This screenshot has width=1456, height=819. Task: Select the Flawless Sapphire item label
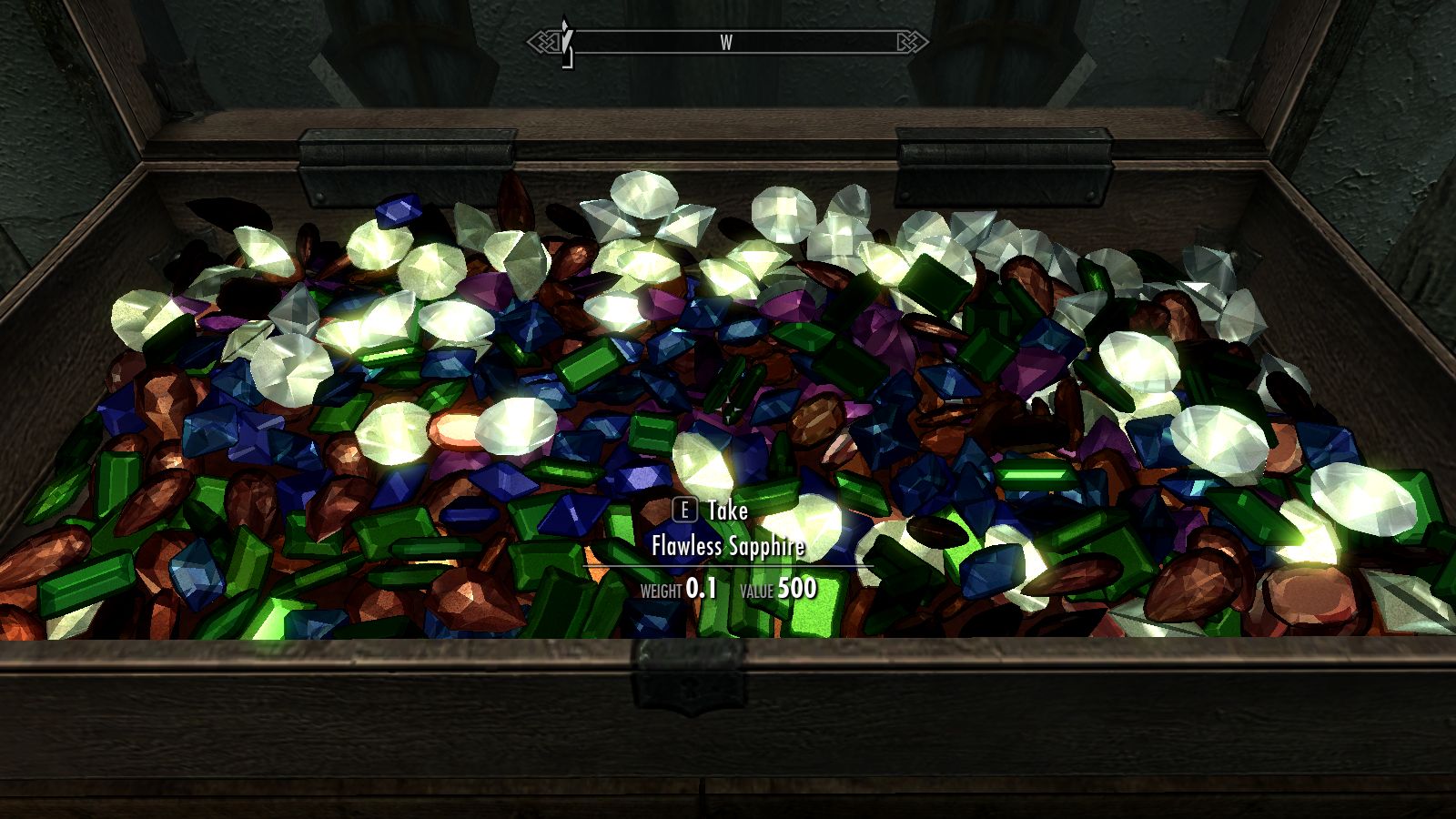point(728,547)
